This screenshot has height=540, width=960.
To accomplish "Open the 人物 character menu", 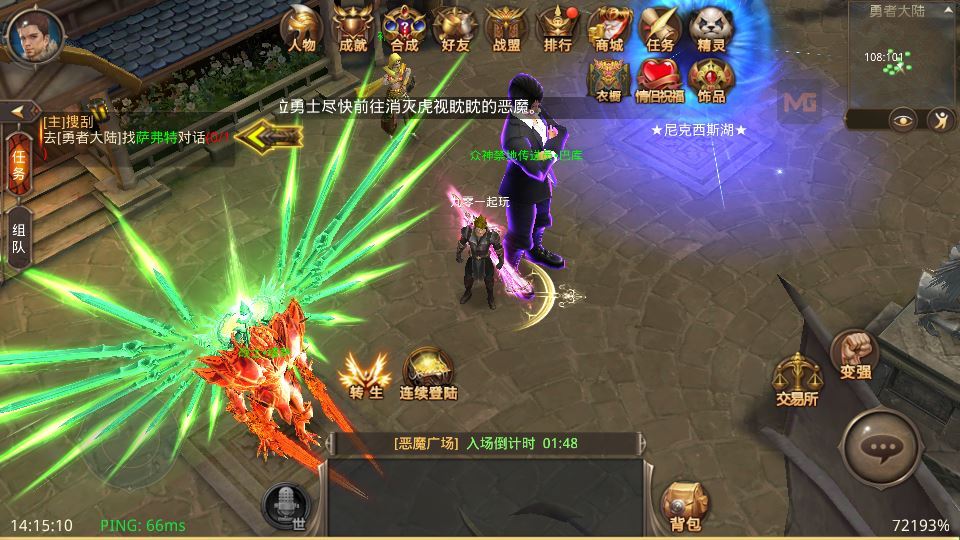I will click(x=301, y=27).
